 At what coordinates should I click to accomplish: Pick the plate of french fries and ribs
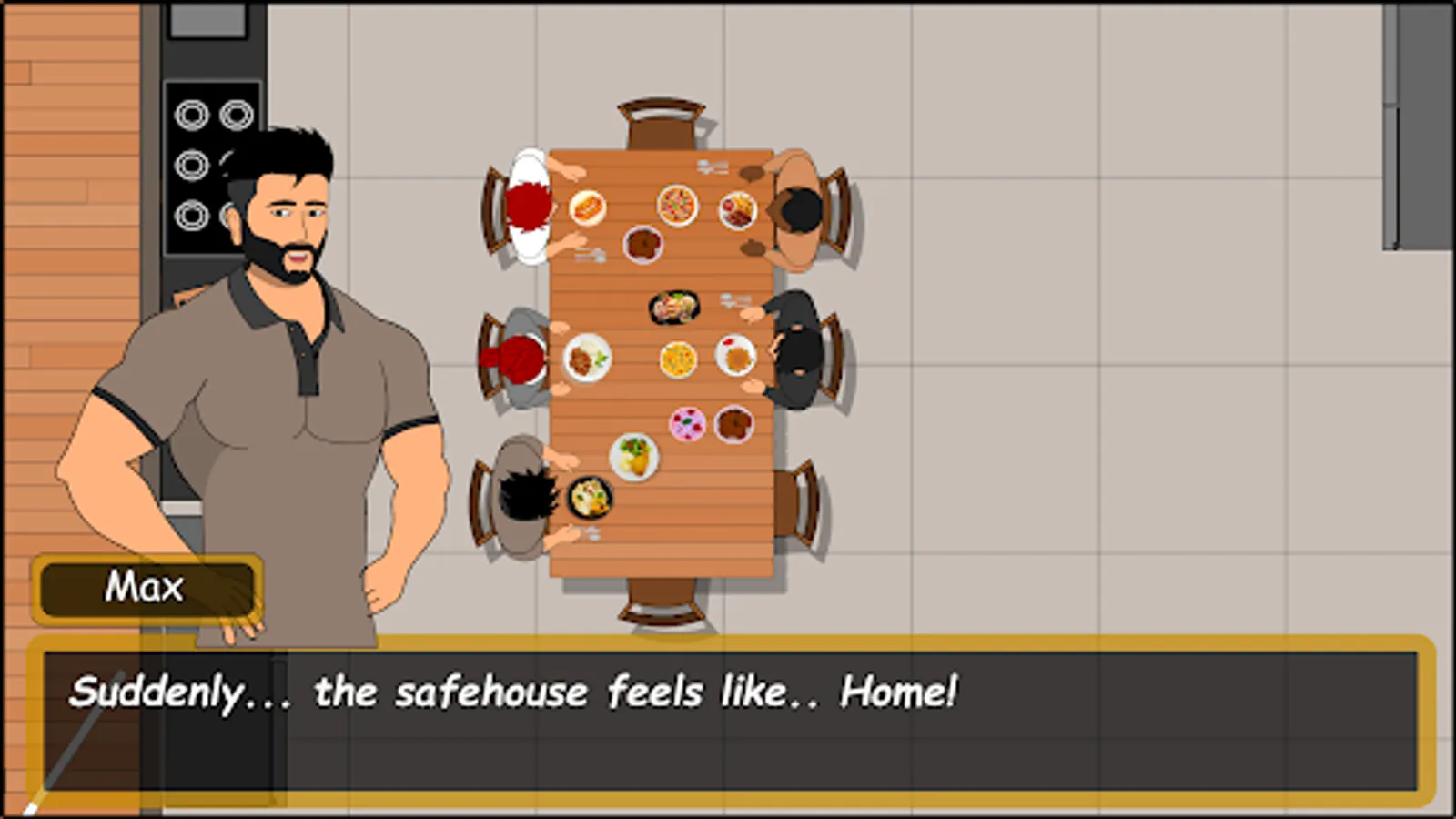point(737,209)
